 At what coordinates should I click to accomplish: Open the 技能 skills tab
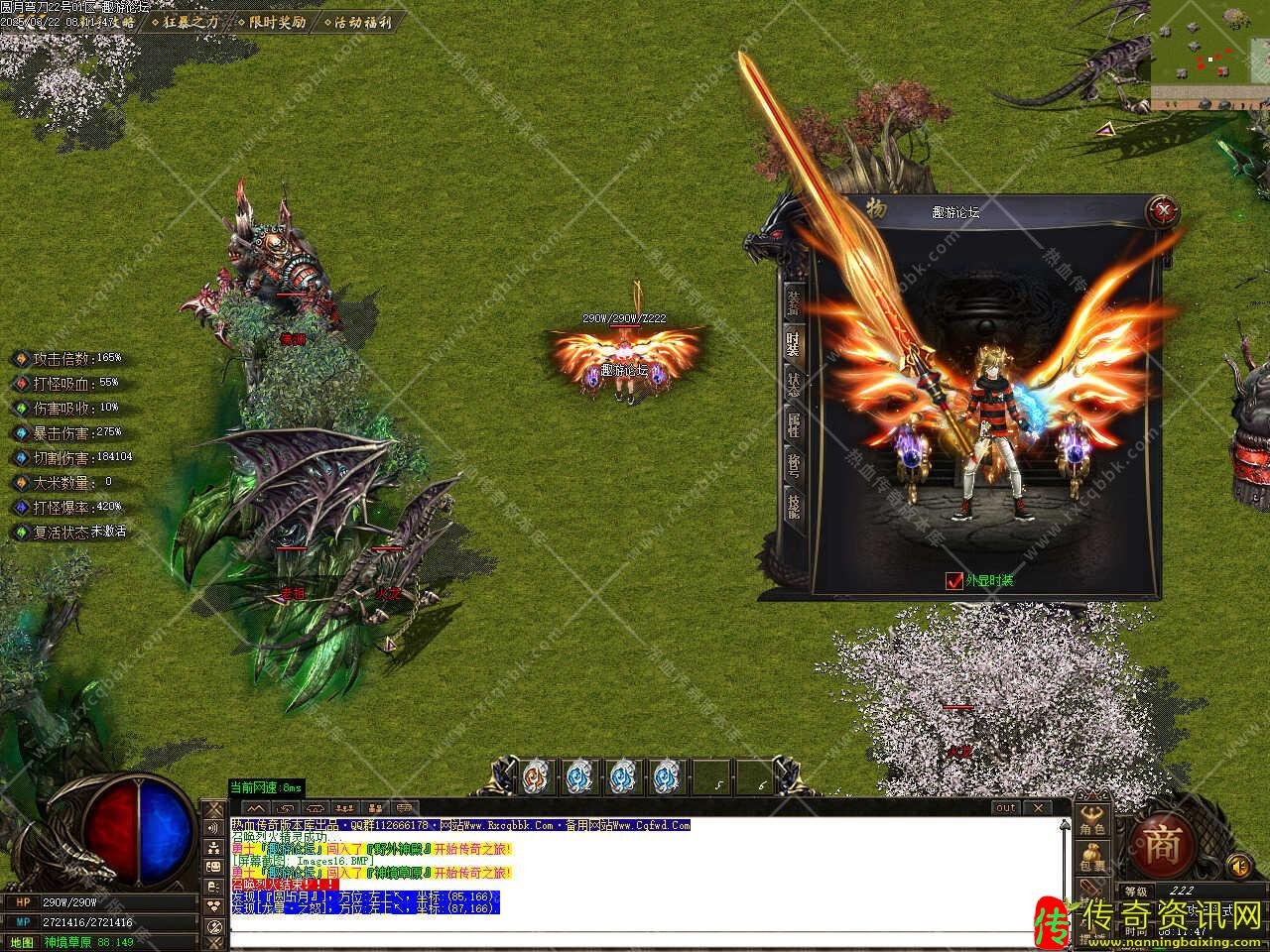pyautogui.click(x=793, y=506)
